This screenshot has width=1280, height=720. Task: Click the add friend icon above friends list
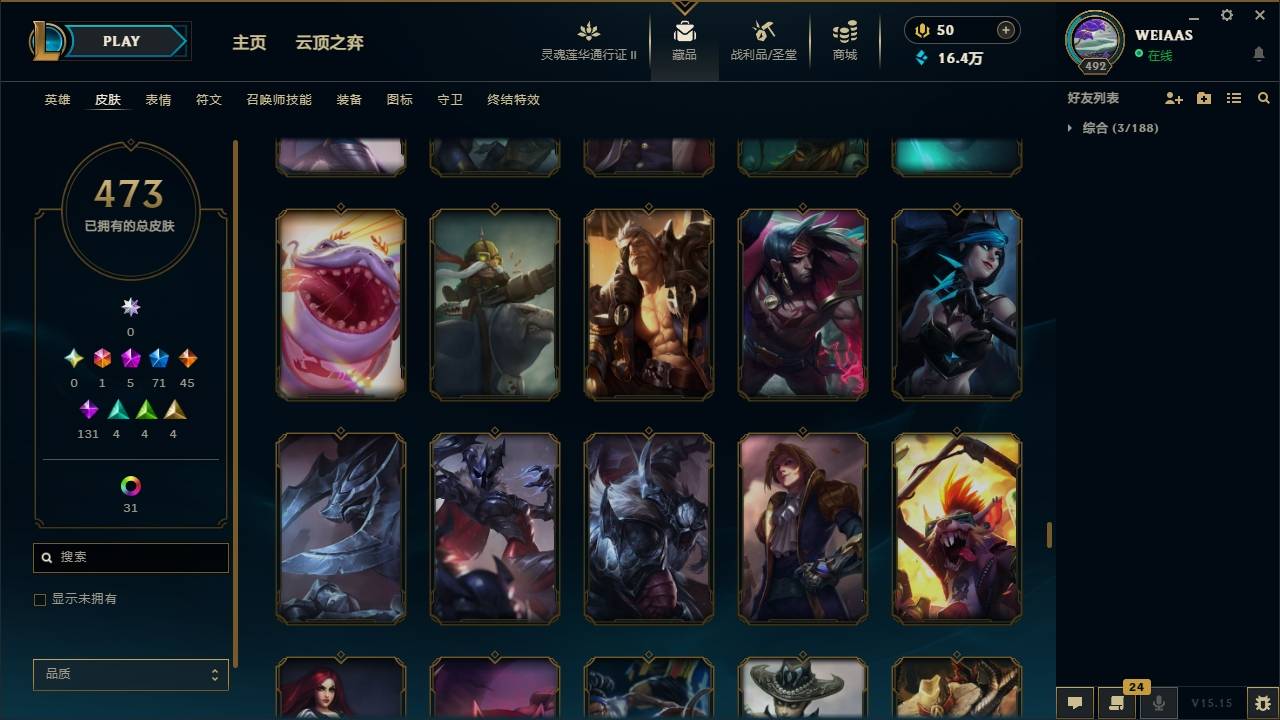click(x=1172, y=98)
